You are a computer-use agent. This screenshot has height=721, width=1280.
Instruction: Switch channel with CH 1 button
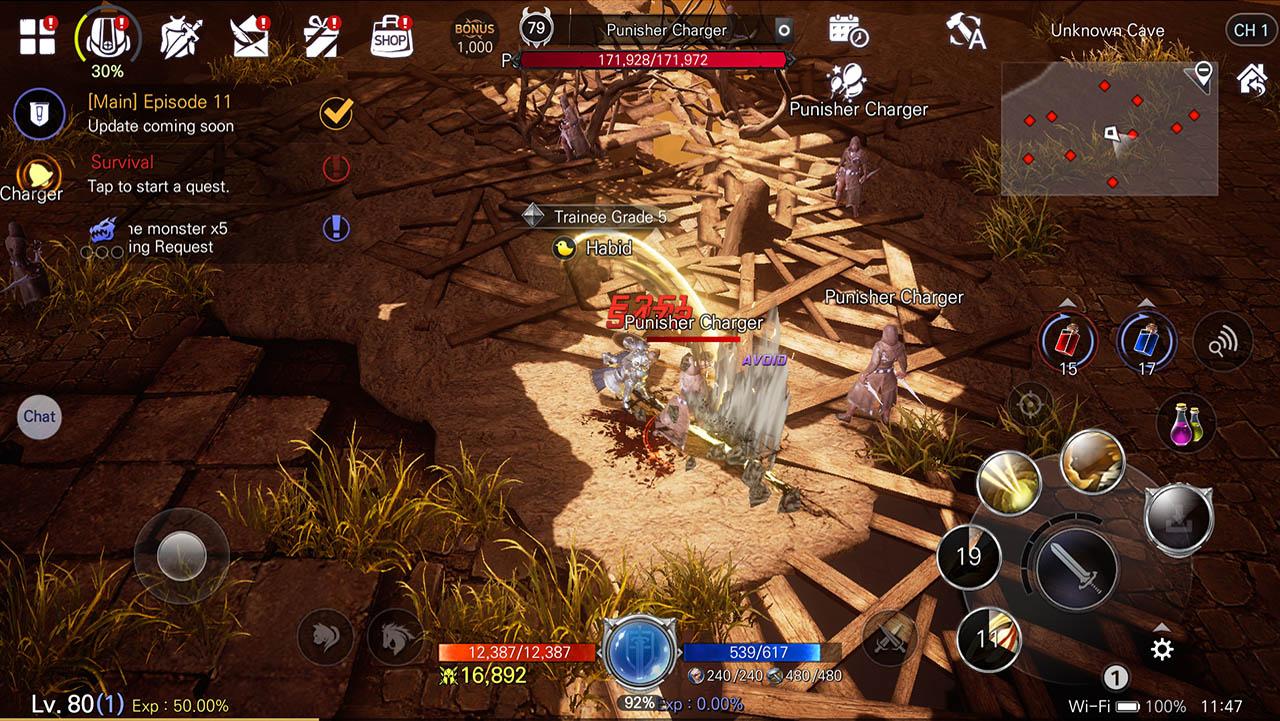[1250, 30]
